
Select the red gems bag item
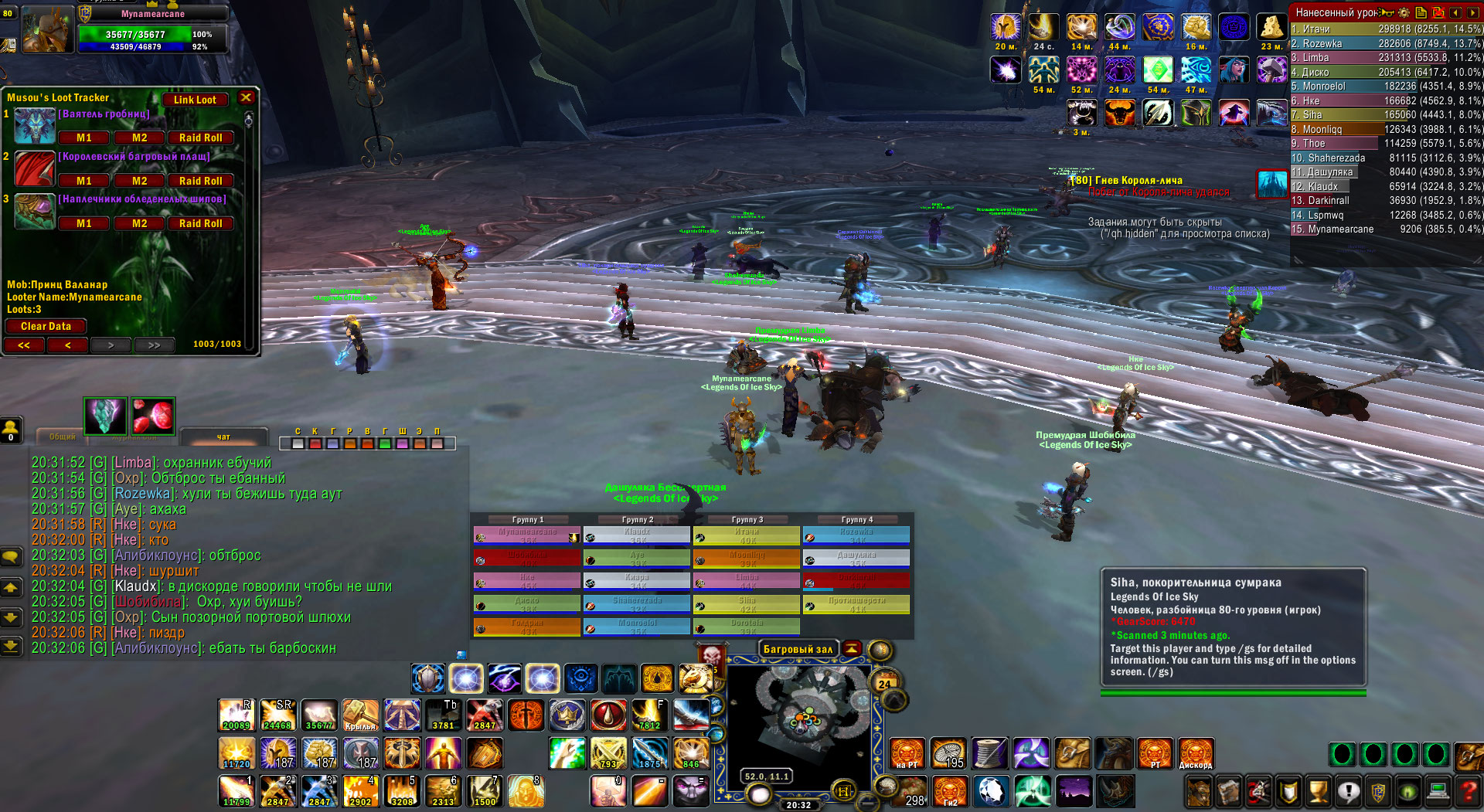coord(153,416)
